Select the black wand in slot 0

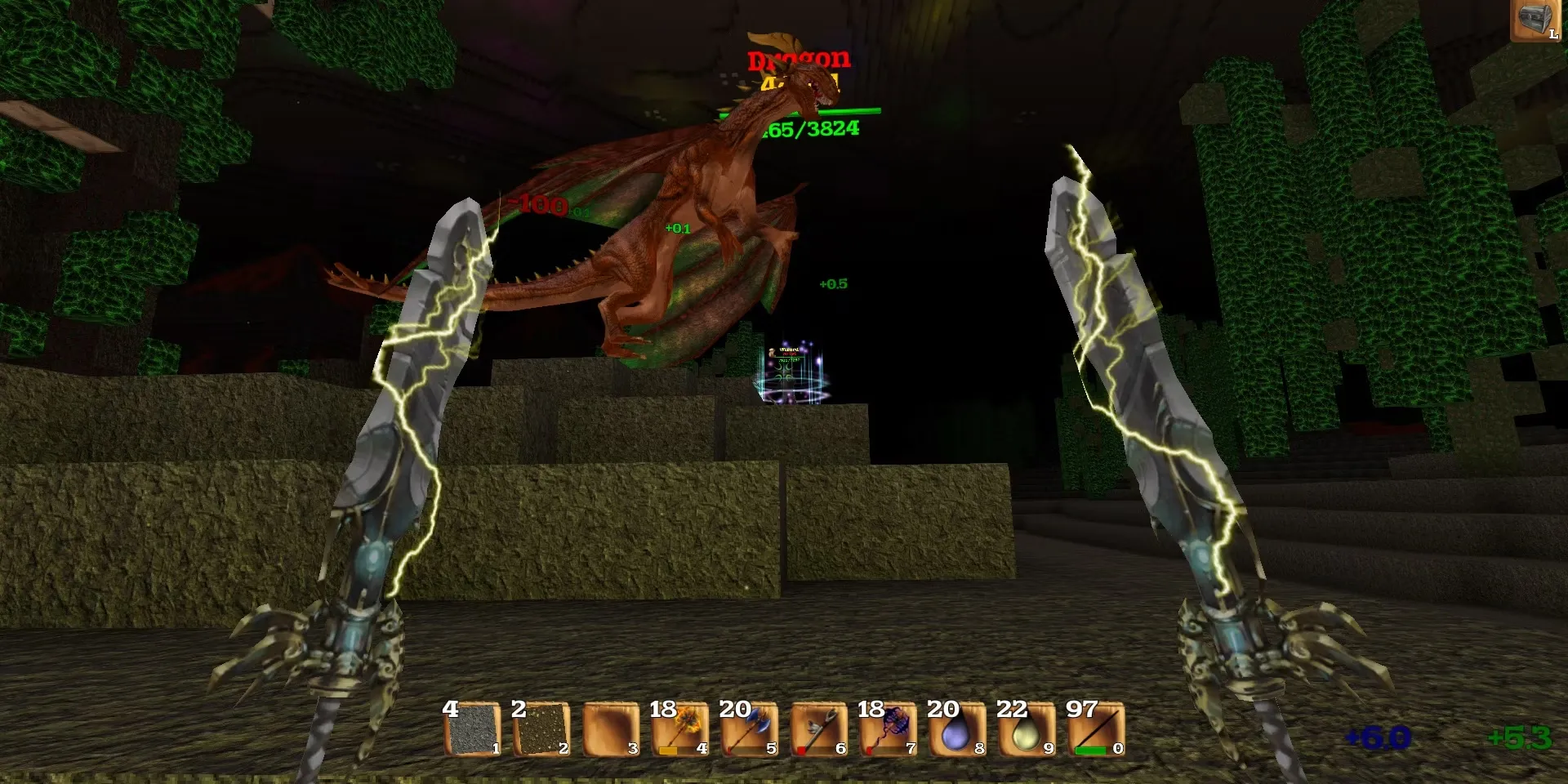pos(1096,729)
